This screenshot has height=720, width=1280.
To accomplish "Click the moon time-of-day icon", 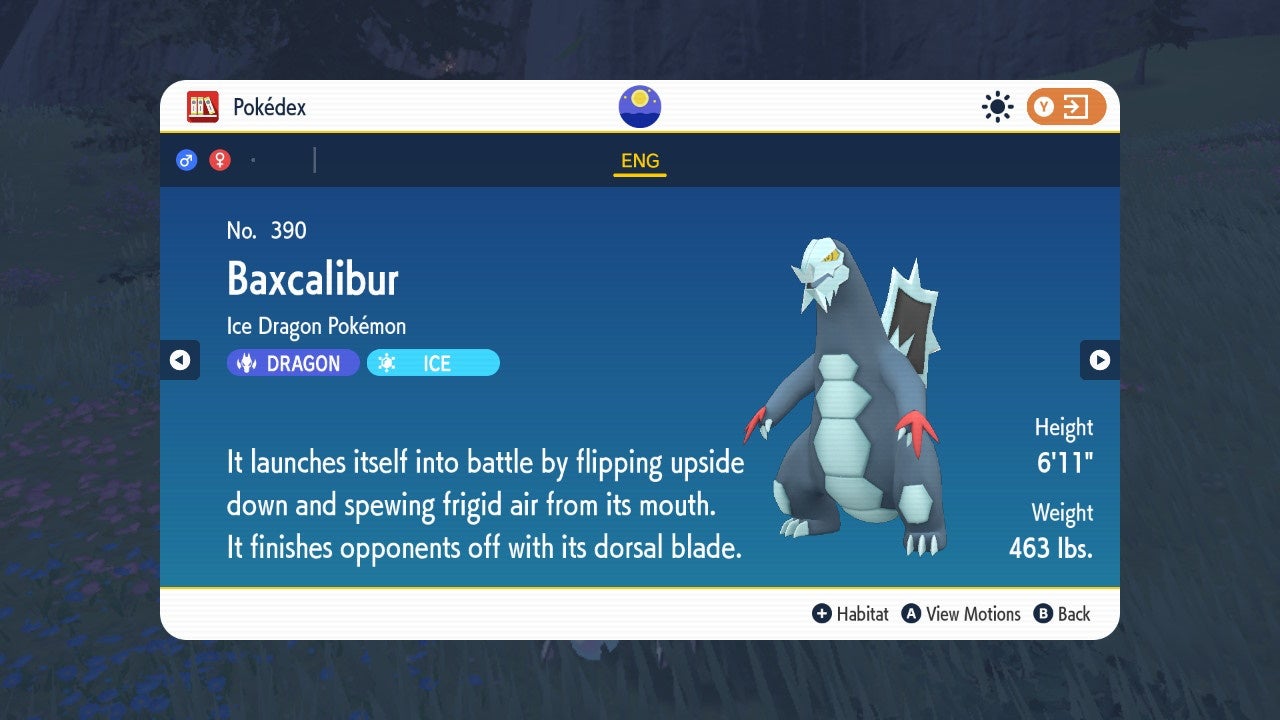I will coord(639,105).
